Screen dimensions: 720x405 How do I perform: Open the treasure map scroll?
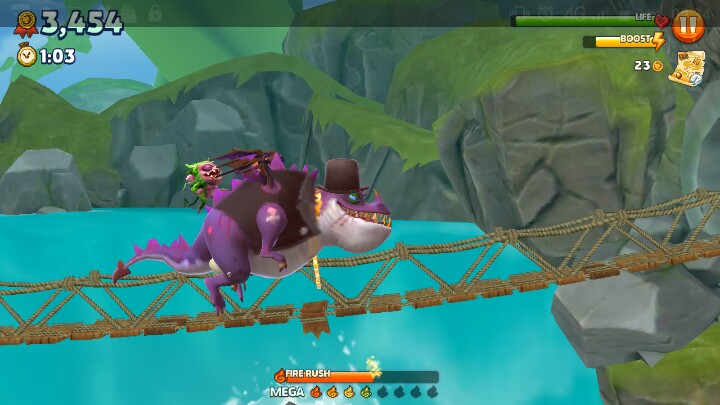pos(687,69)
